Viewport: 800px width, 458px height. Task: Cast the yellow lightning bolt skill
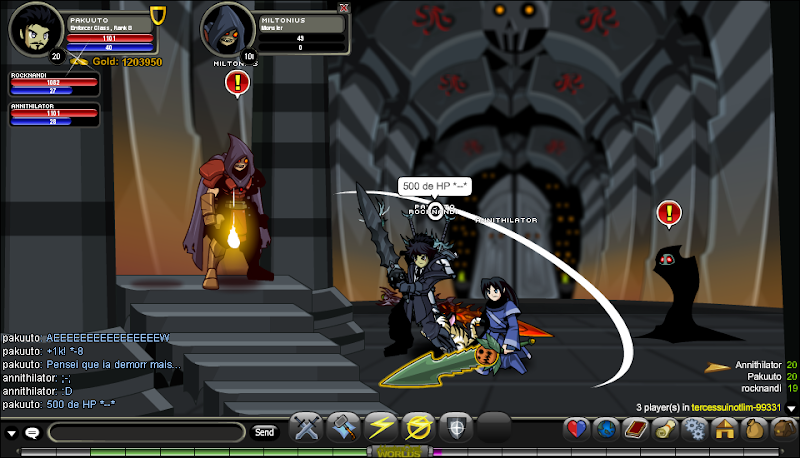[381, 428]
